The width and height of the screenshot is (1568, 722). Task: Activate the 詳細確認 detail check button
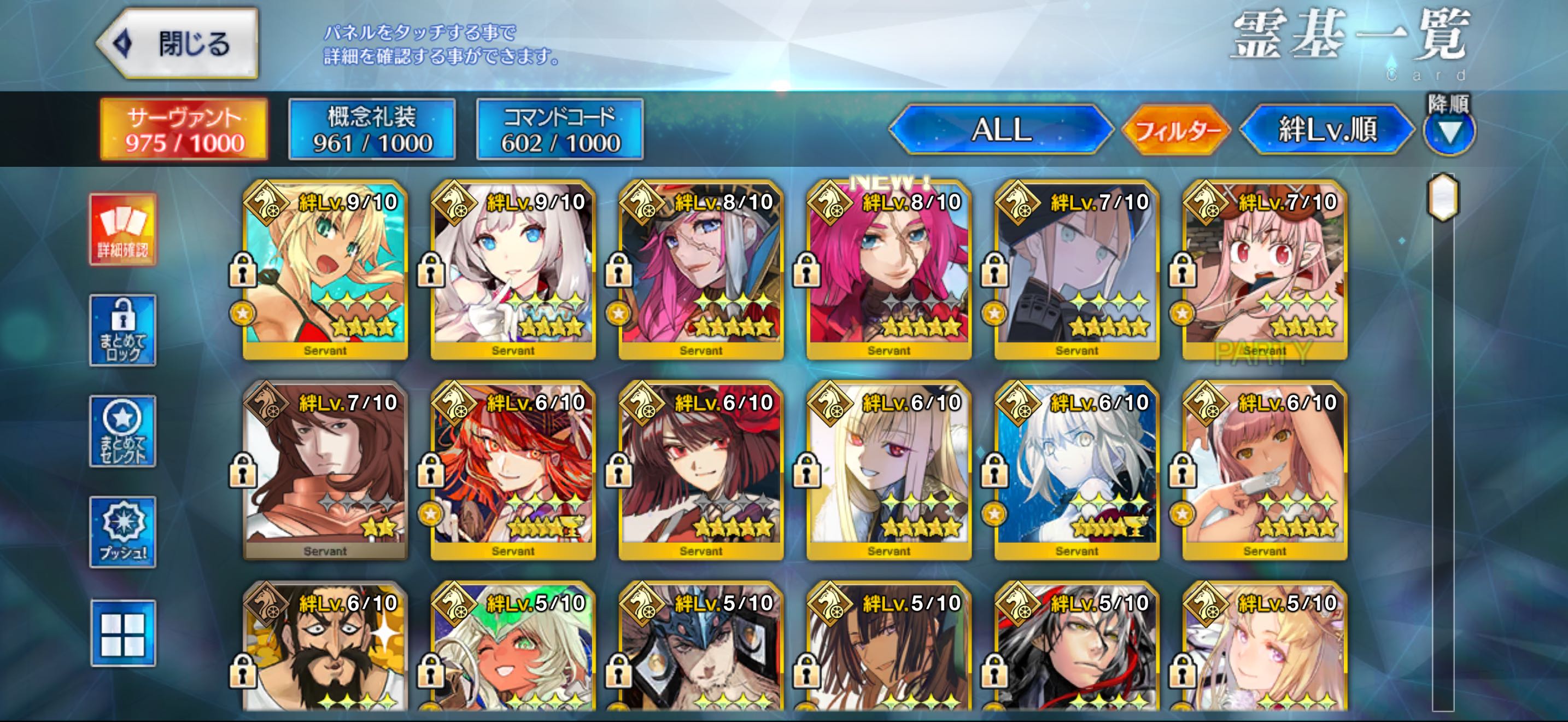coord(123,230)
